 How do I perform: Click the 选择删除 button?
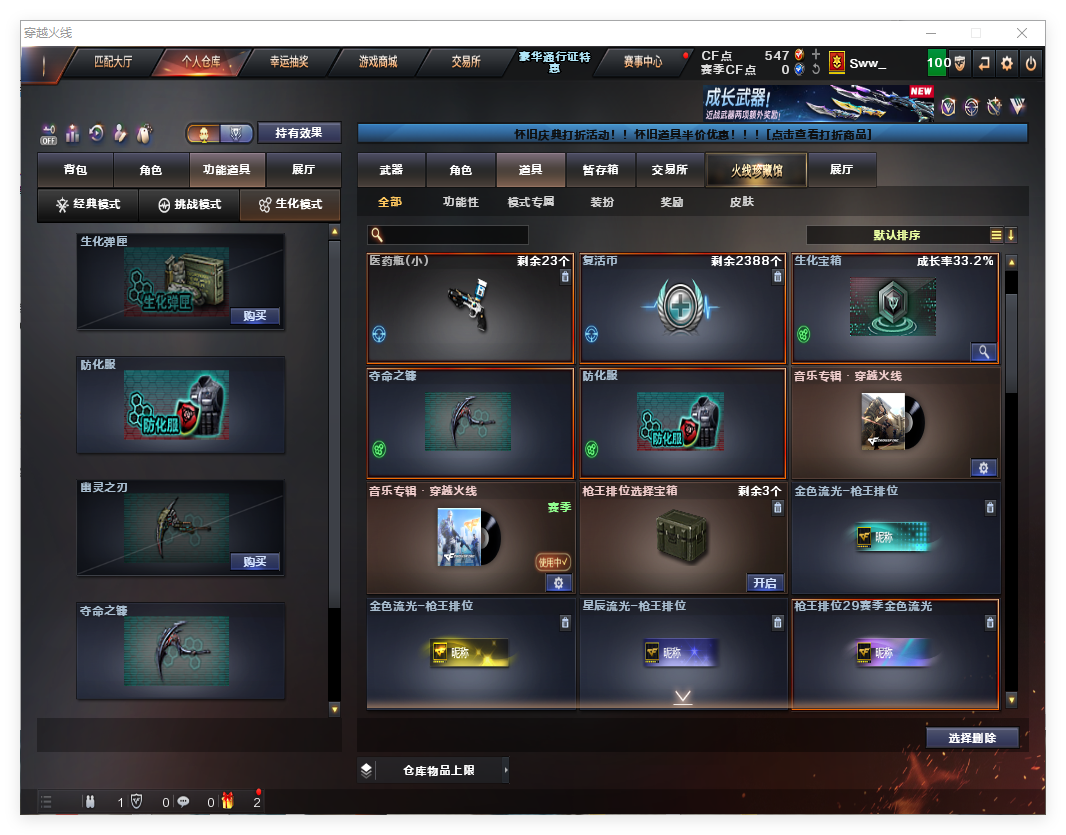point(971,738)
